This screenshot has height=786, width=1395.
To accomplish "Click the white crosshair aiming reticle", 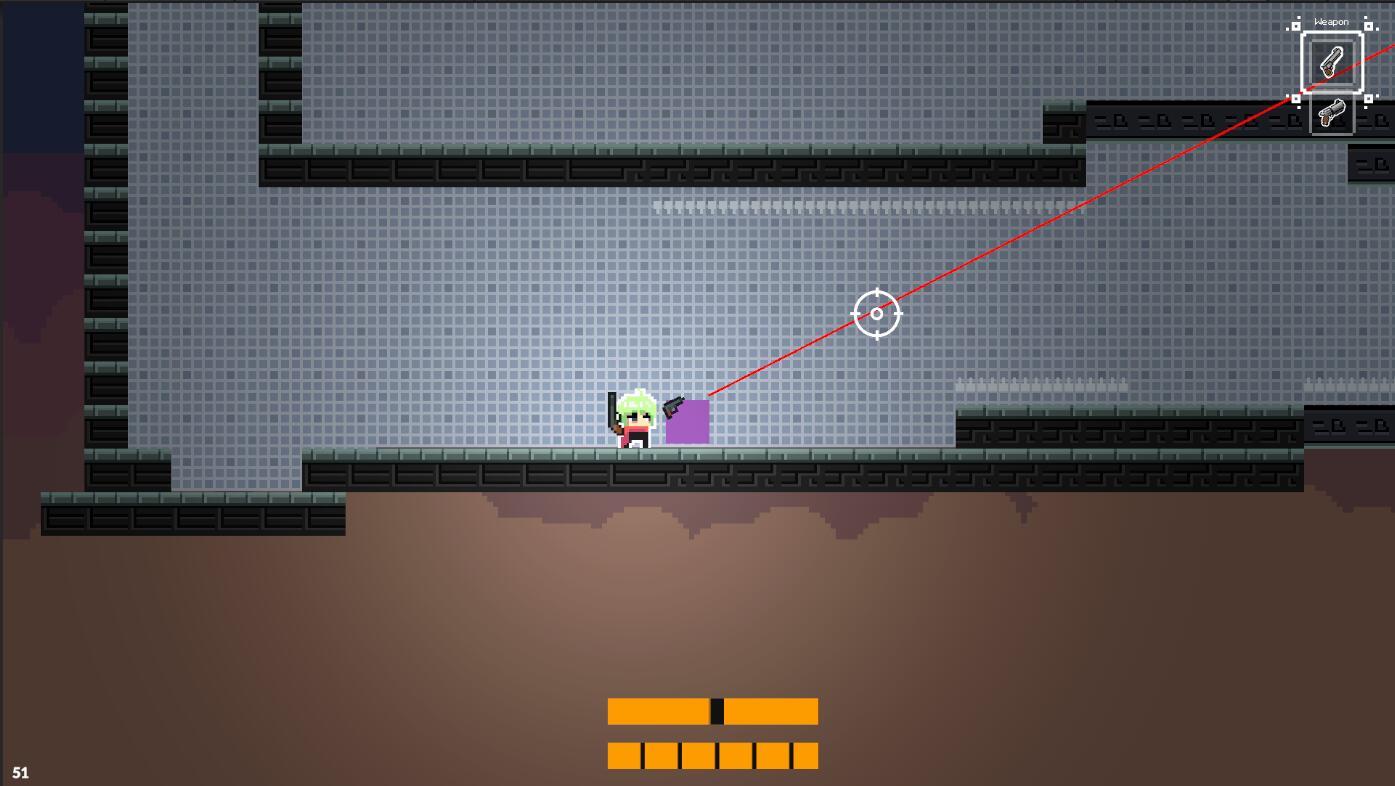I will tap(876, 313).
